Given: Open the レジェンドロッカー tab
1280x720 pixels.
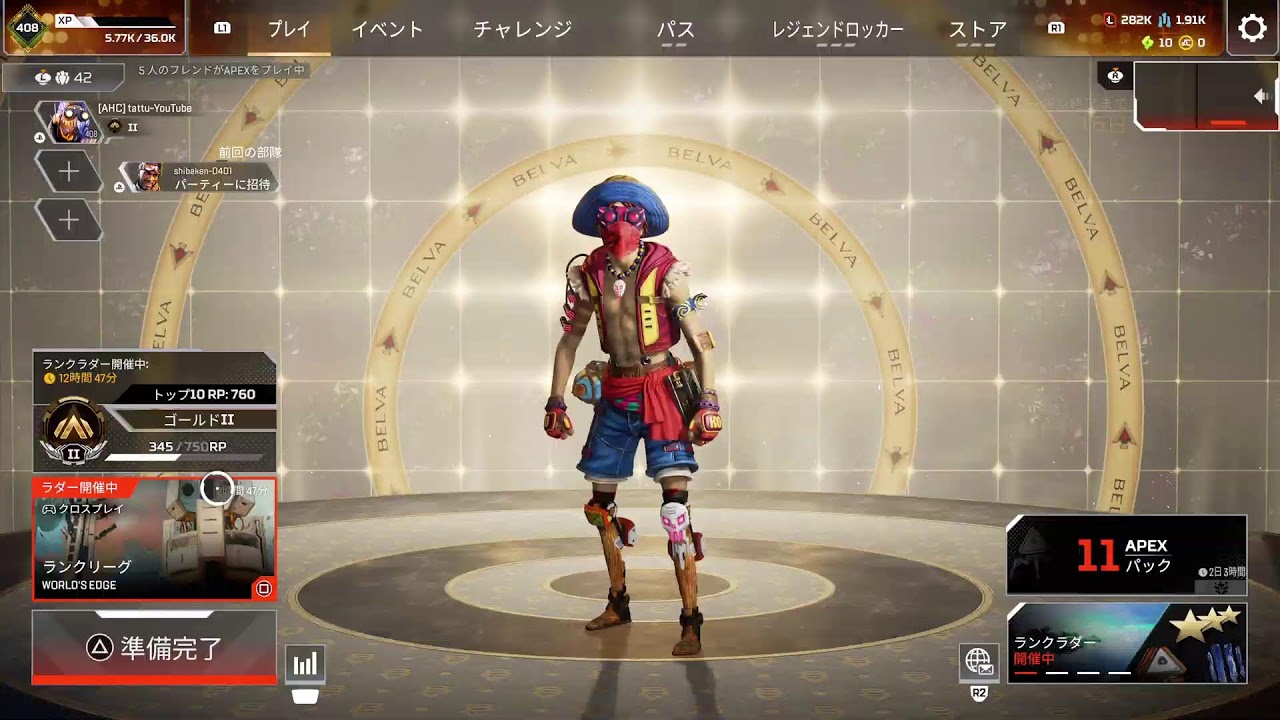Looking at the screenshot, I should pyautogui.click(x=838, y=30).
